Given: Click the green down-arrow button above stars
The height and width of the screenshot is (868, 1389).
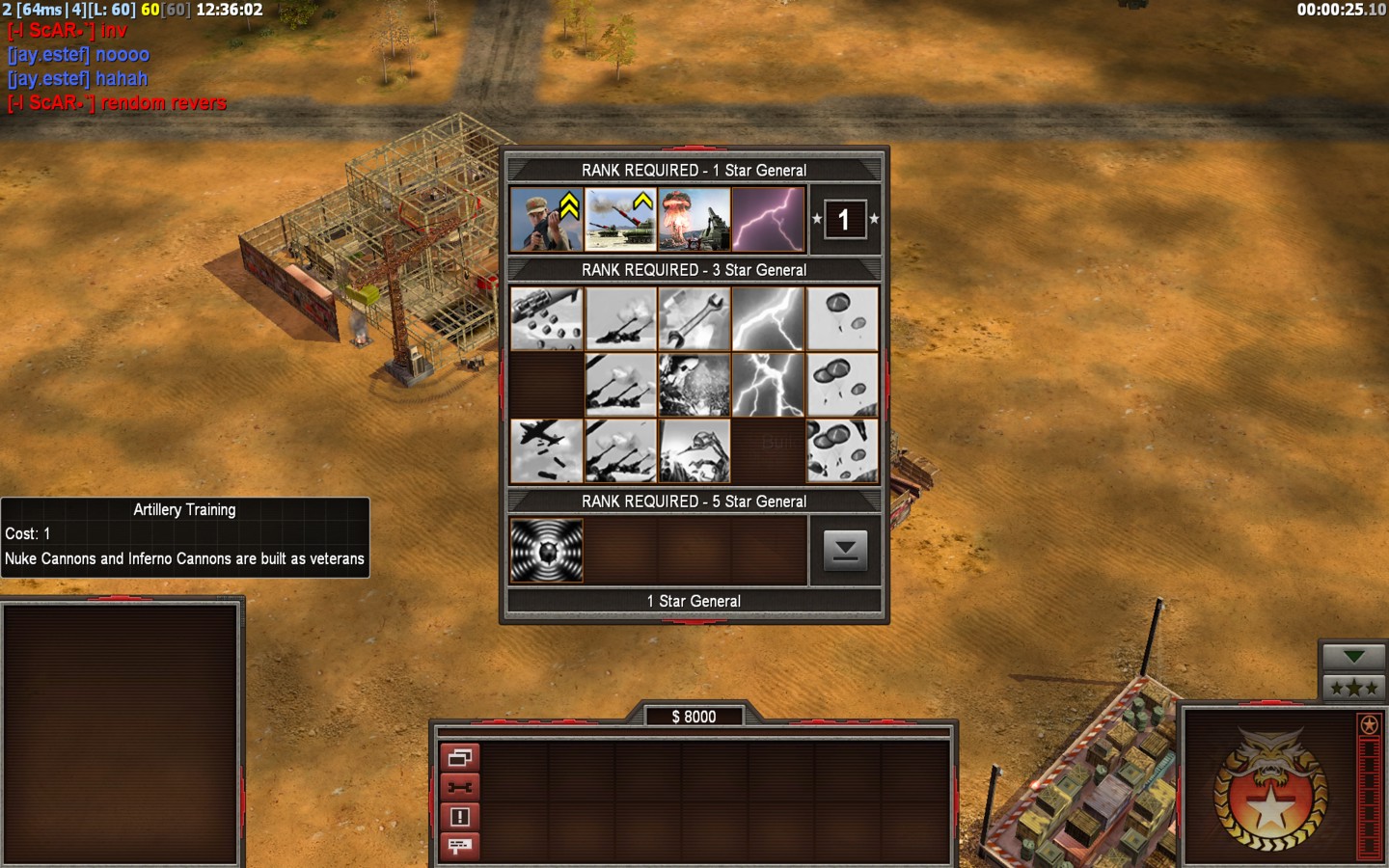Looking at the screenshot, I should pyautogui.click(x=1353, y=657).
